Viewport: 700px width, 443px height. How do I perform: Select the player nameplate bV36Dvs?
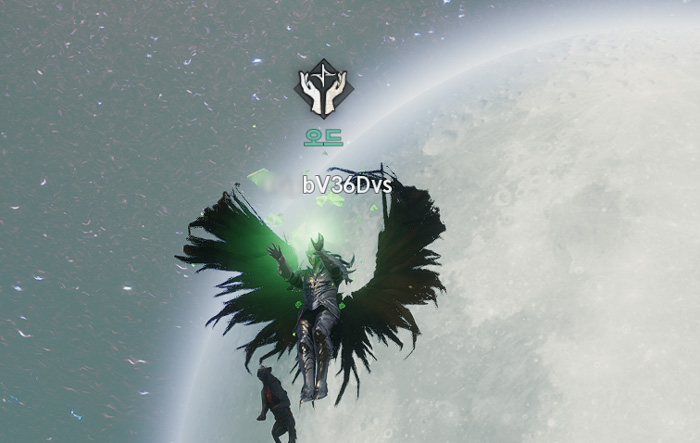[x=347, y=185]
